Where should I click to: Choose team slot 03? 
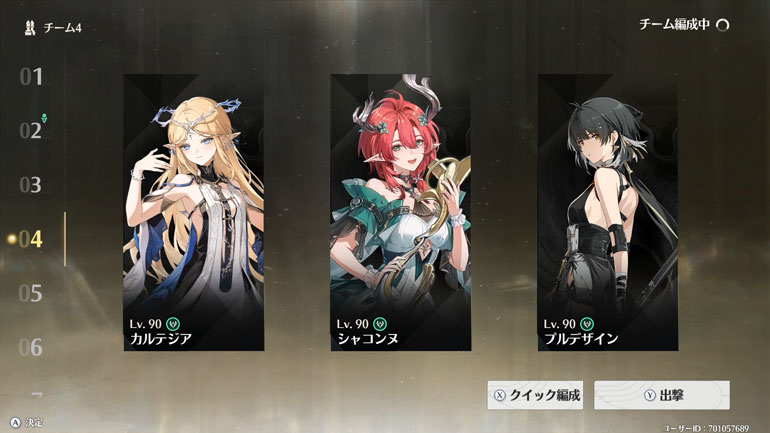tap(30, 185)
